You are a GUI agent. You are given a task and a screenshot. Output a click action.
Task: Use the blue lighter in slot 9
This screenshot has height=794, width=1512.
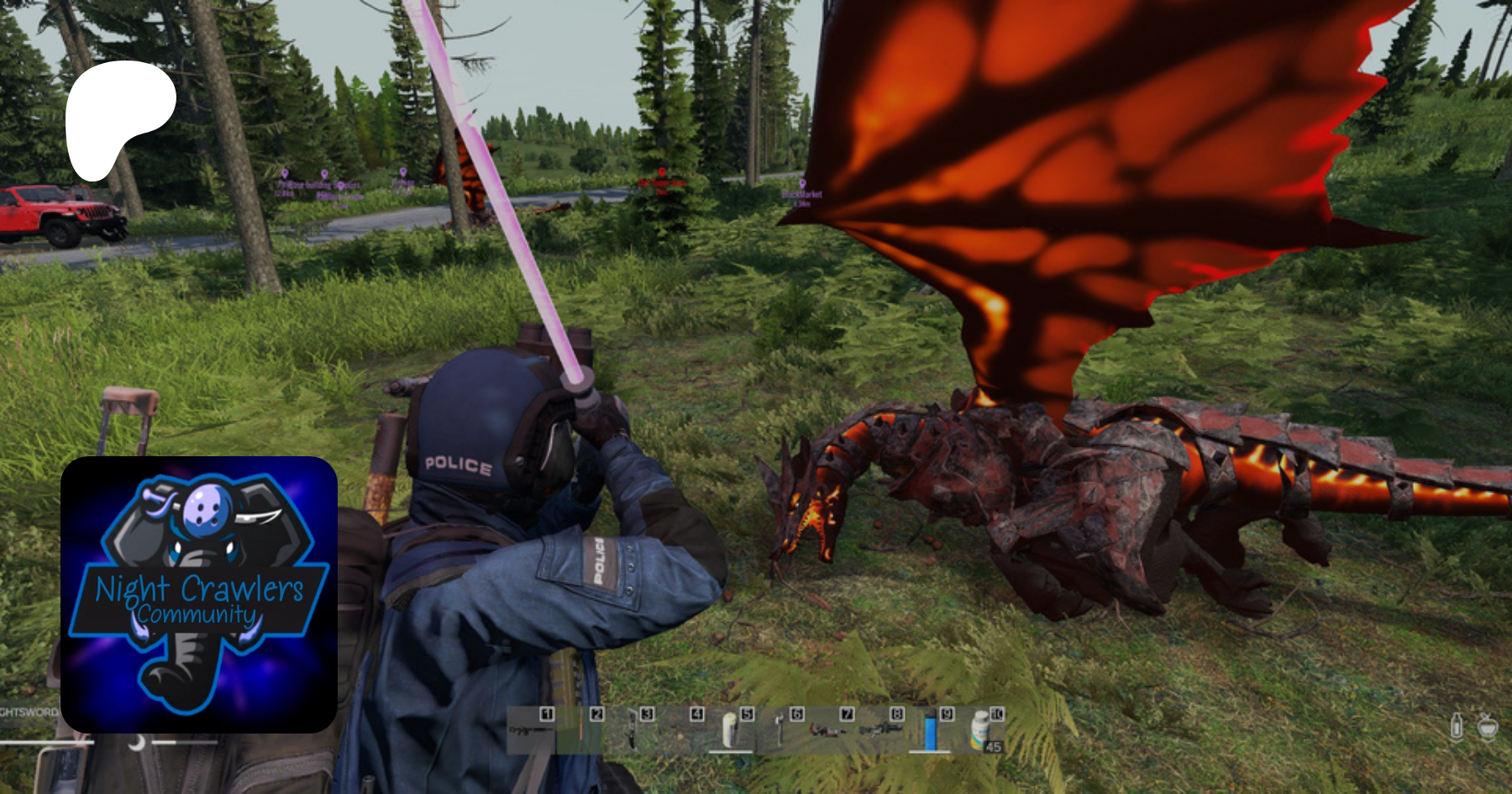(930, 730)
